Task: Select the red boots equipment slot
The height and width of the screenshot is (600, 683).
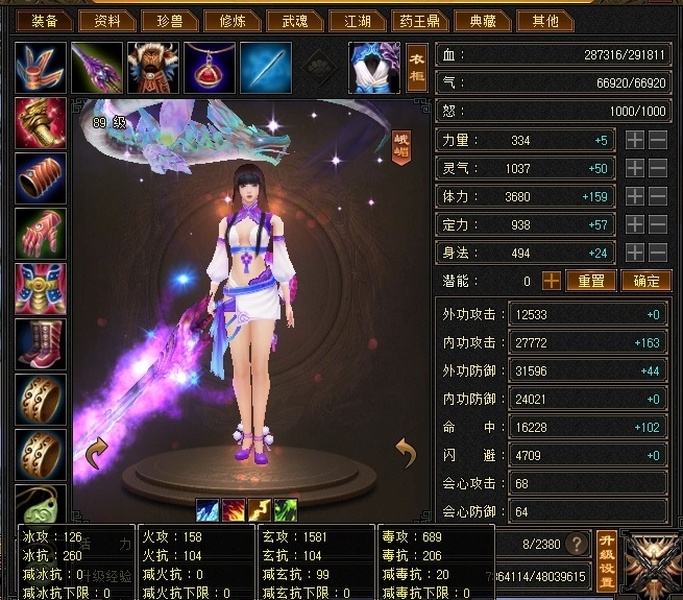Action: coord(41,343)
